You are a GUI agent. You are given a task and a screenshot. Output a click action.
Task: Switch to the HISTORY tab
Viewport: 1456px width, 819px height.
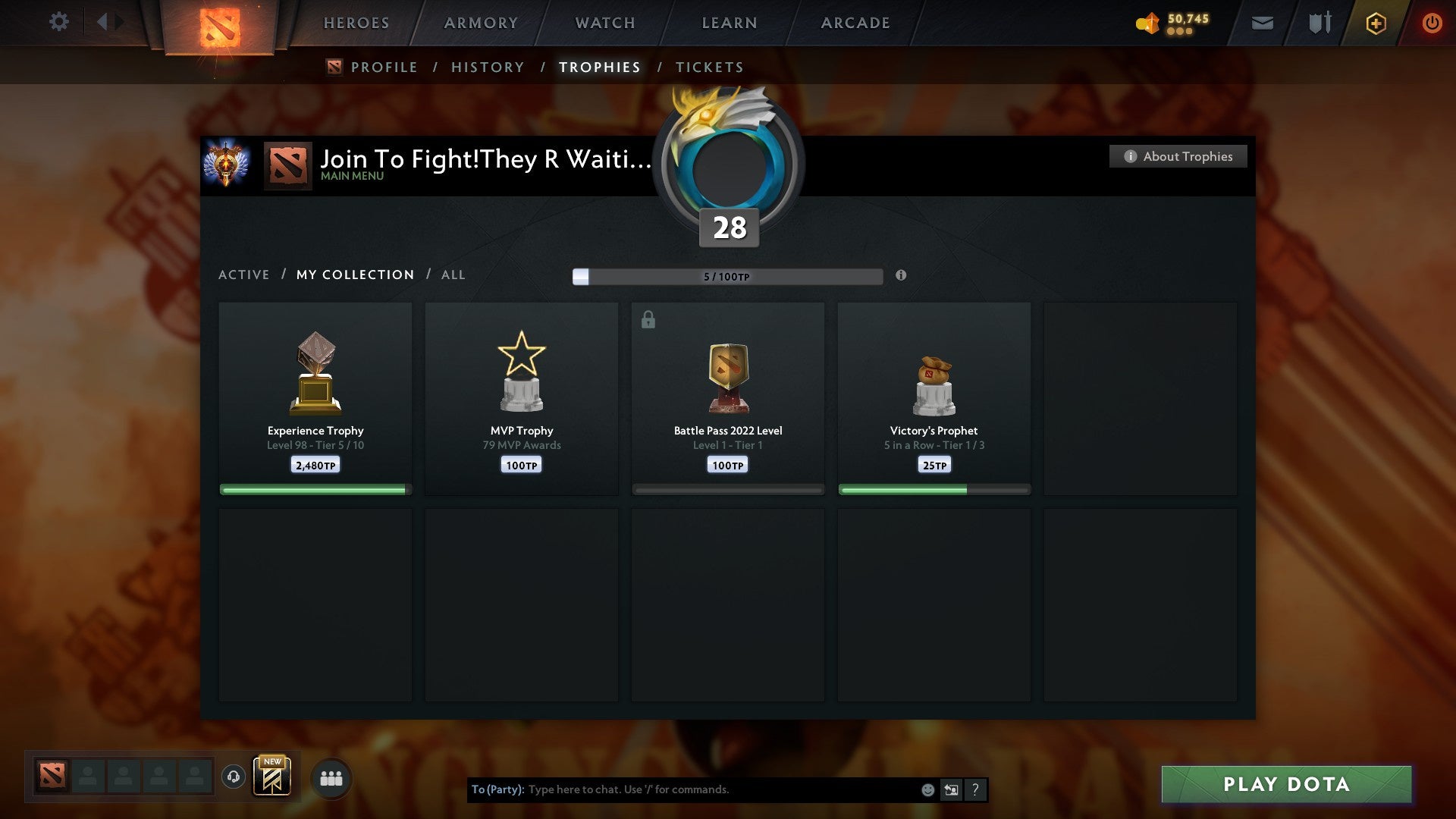[x=487, y=67]
